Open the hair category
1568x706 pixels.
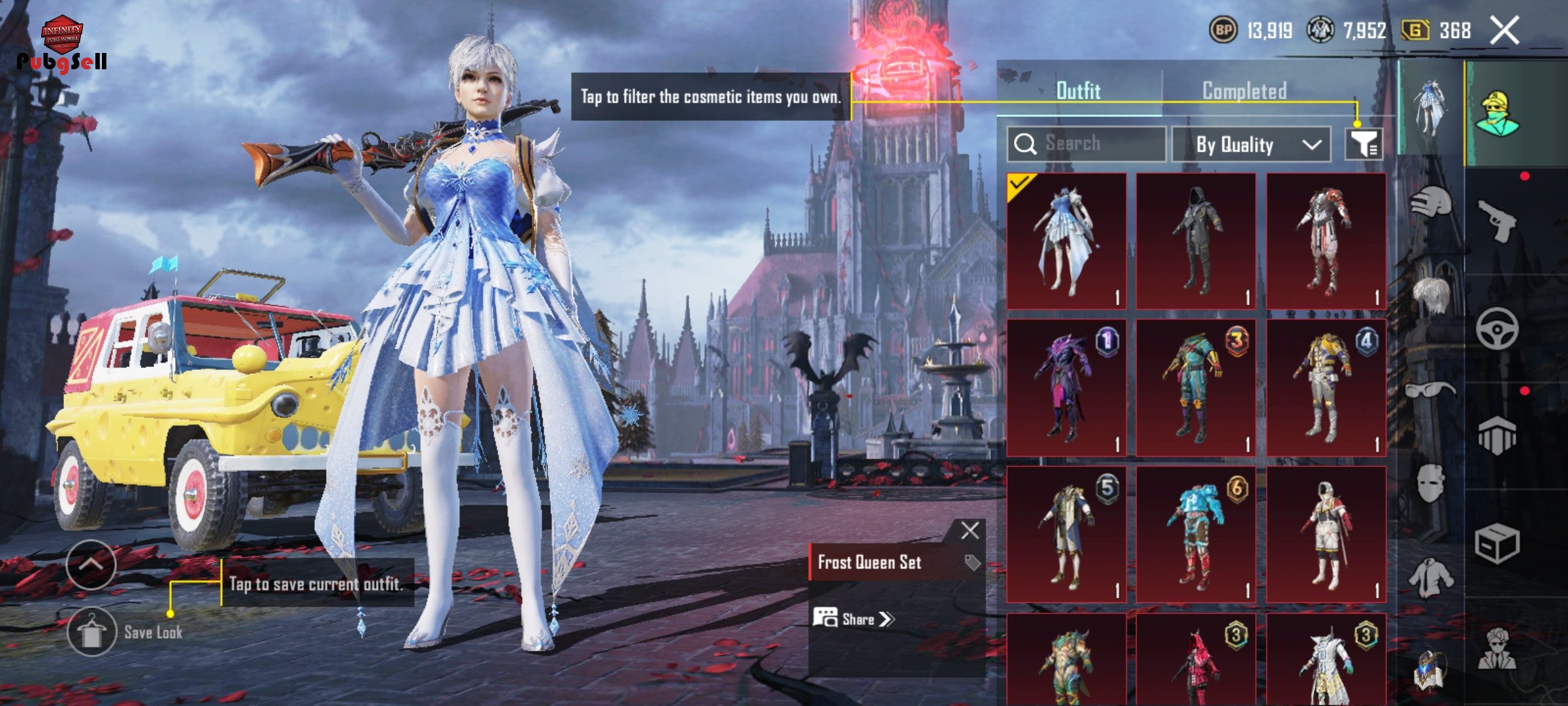(x=1430, y=294)
